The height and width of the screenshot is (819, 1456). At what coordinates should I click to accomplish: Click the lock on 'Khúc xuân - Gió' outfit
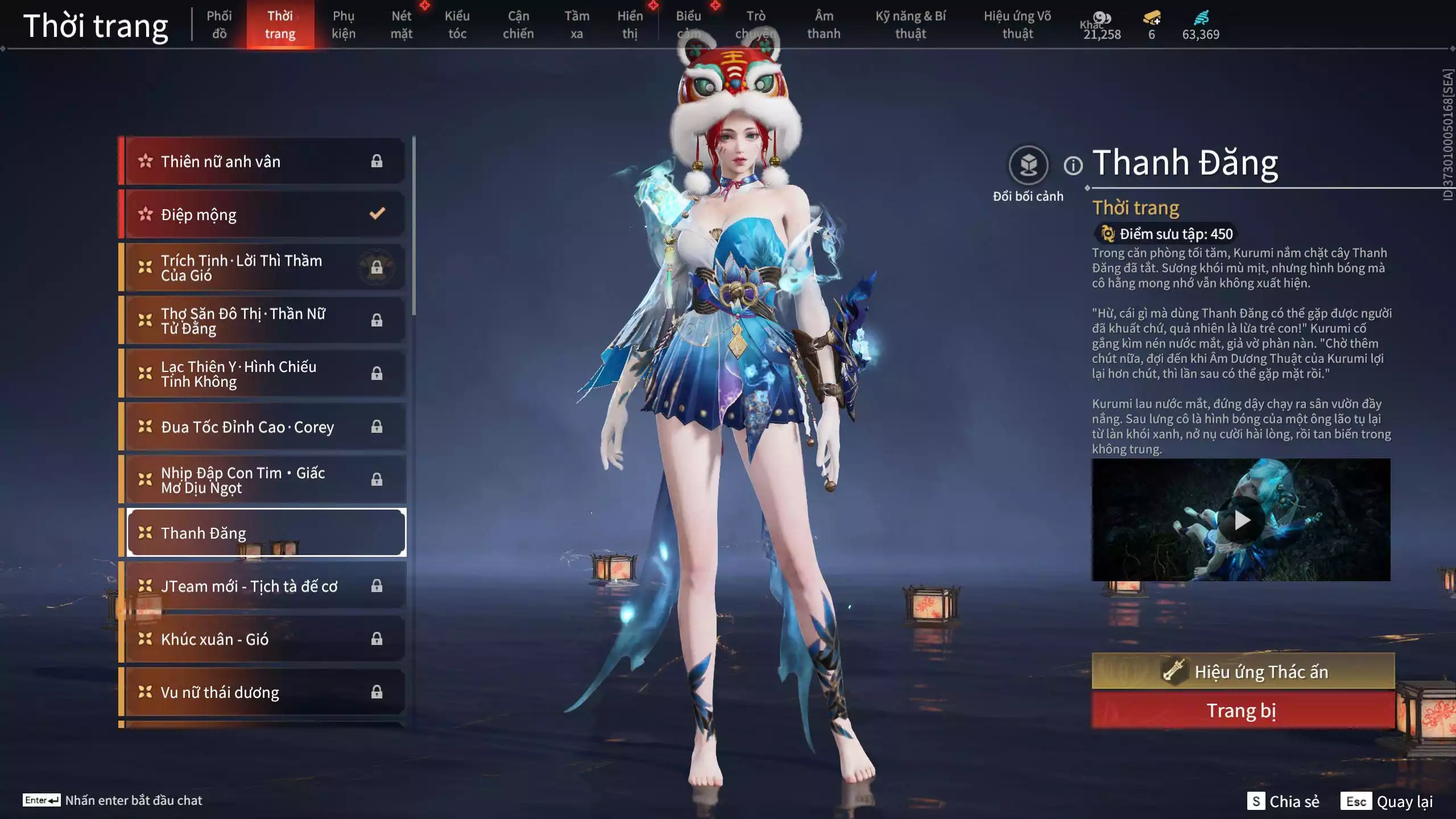click(x=377, y=639)
